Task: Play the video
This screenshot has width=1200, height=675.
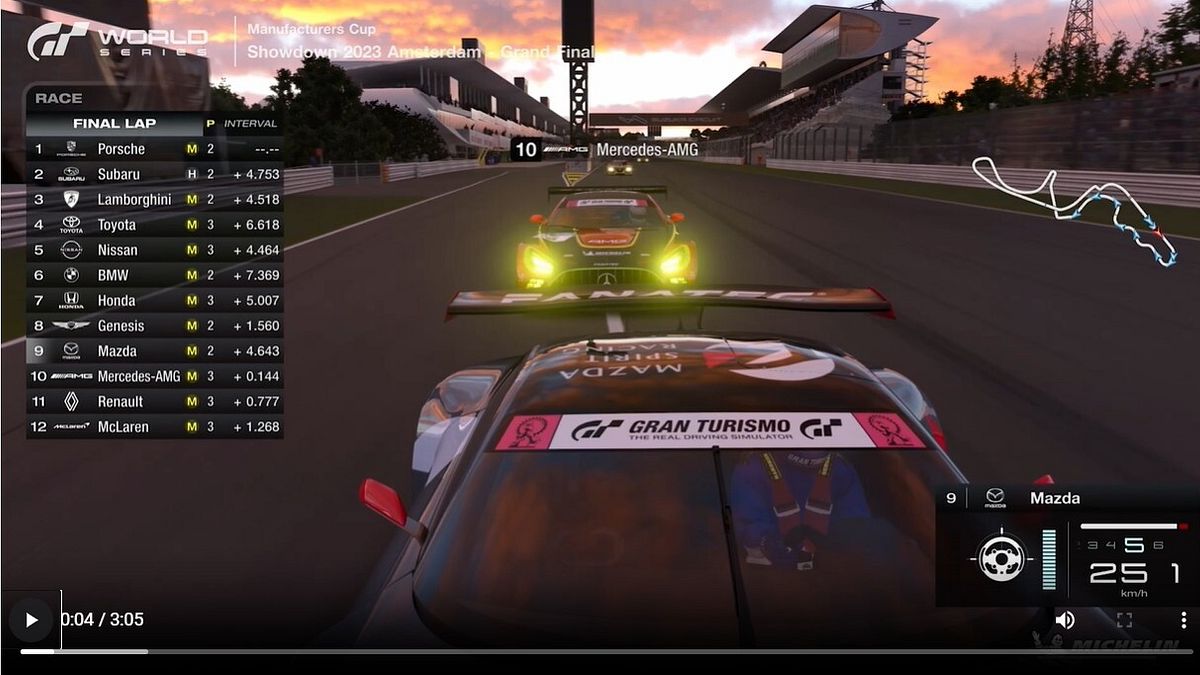Action: click(x=31, y=620)
